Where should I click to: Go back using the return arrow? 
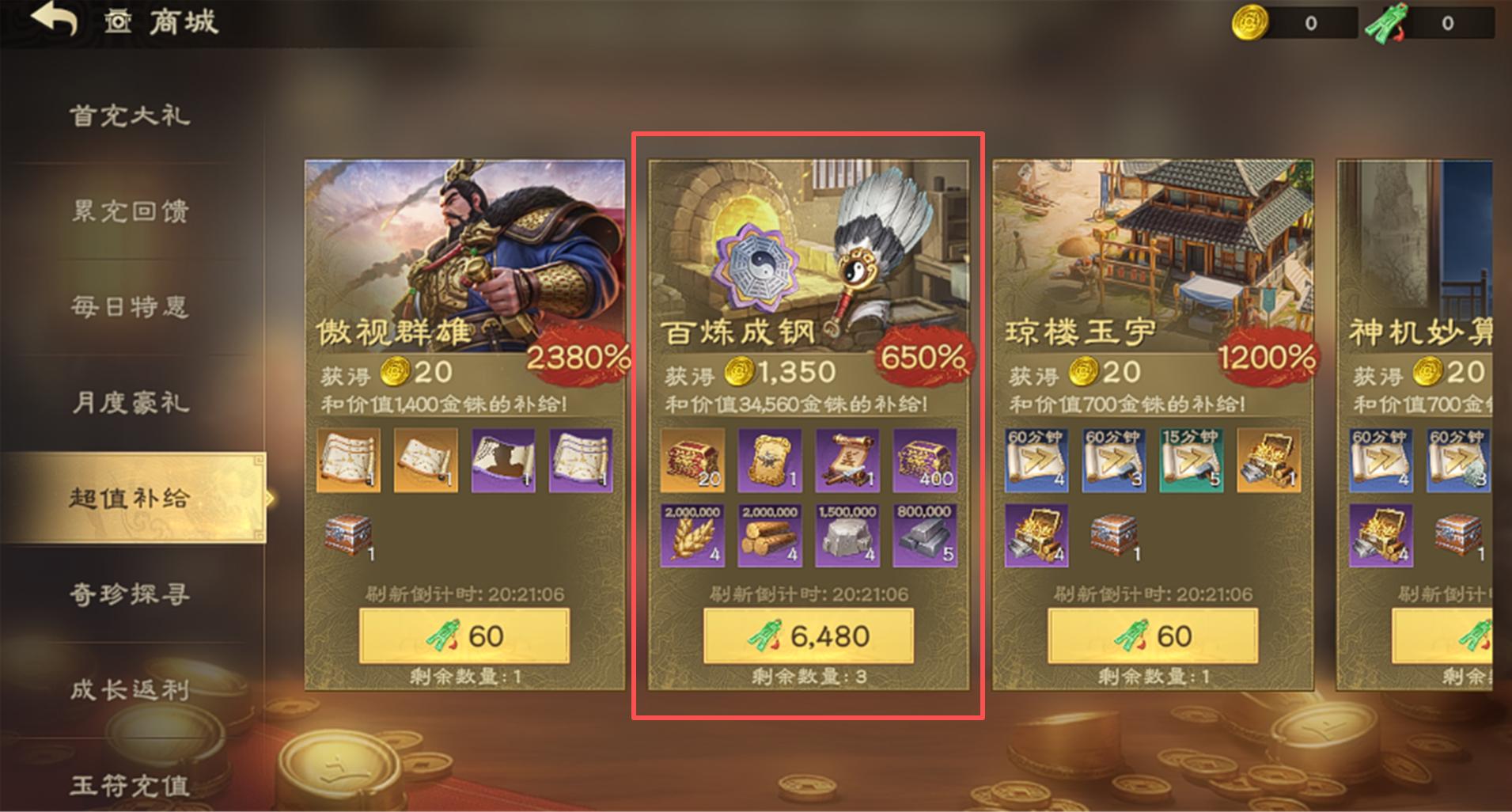click(54, 19)
